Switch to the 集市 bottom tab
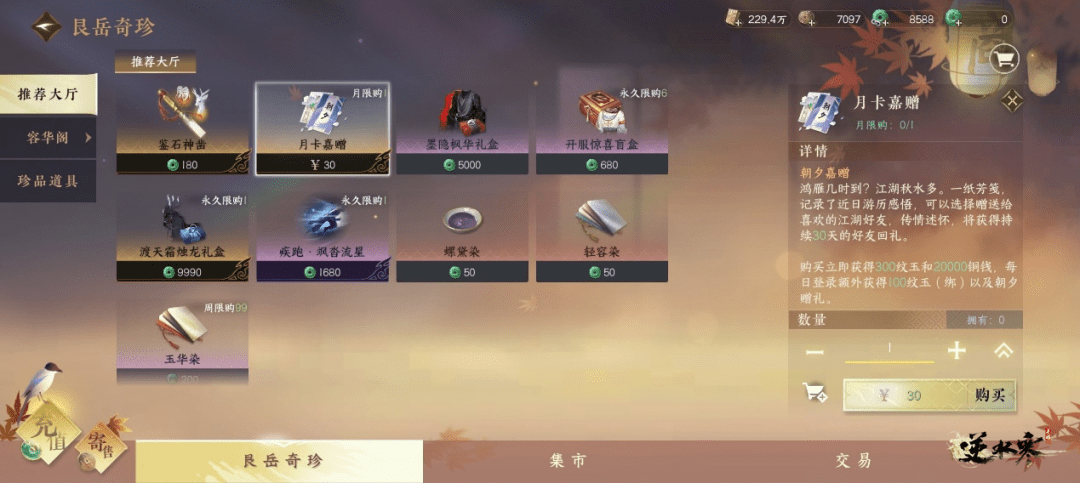 point(567,461)
